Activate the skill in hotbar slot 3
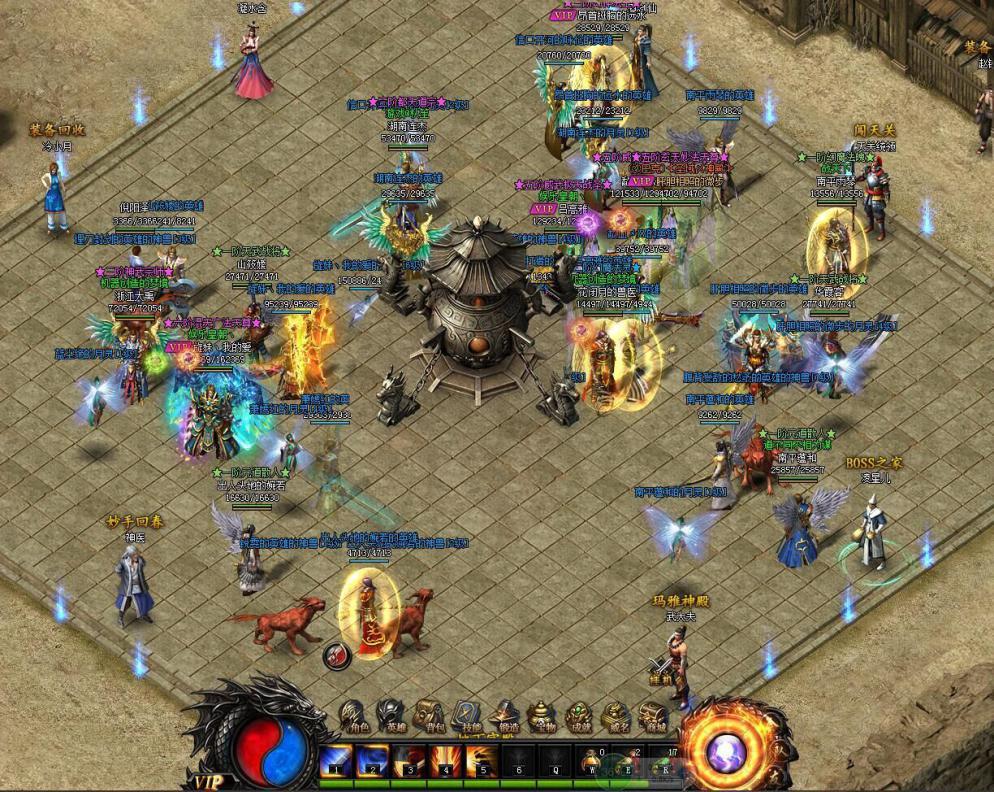 click(x=408, y=761)
